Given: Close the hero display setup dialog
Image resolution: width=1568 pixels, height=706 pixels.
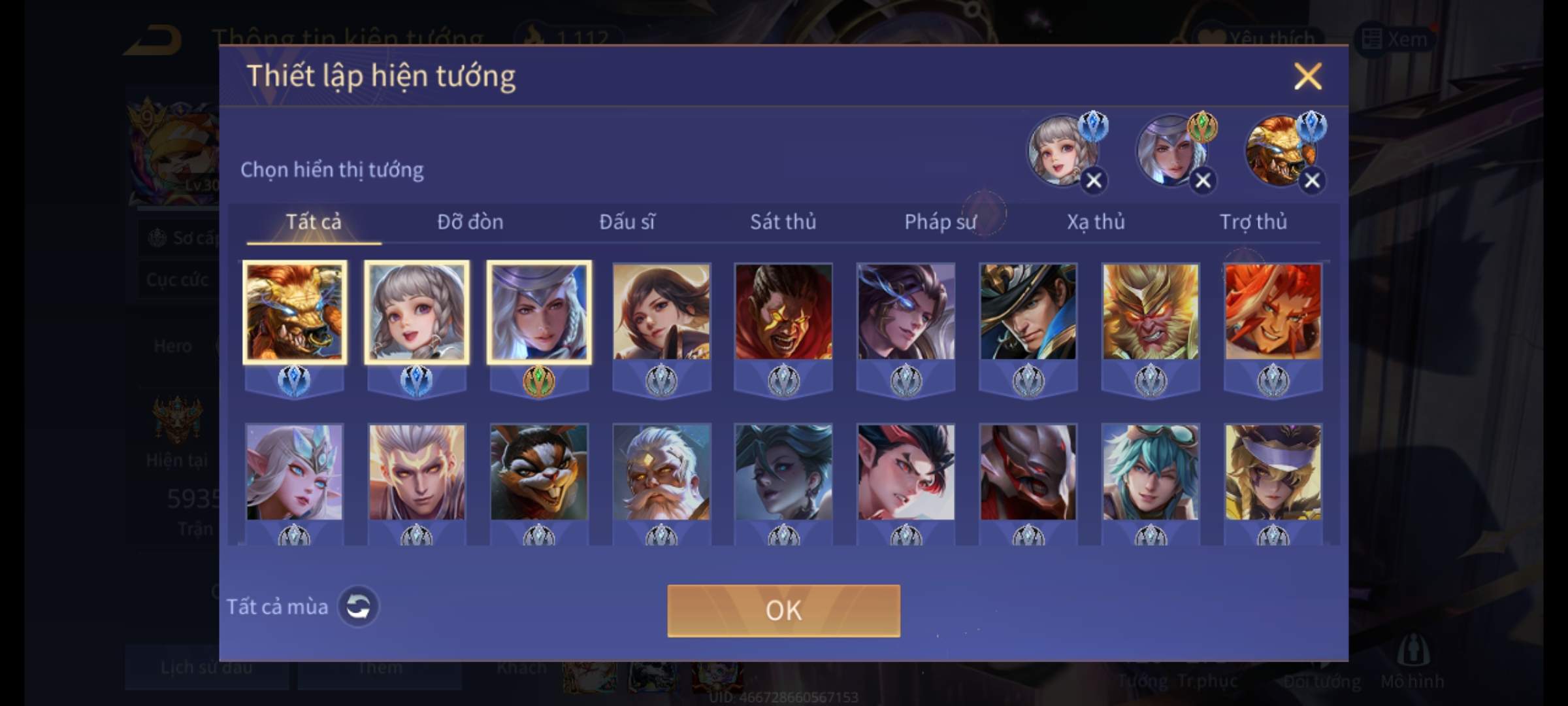Looking at the screenshot, I should (1307, 76).
